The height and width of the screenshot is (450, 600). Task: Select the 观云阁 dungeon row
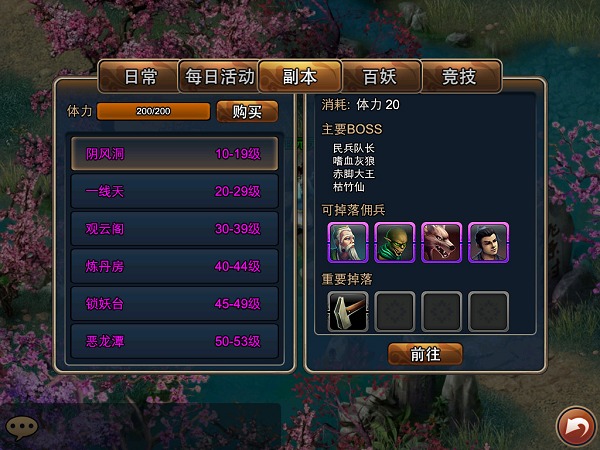click(174, 228)
